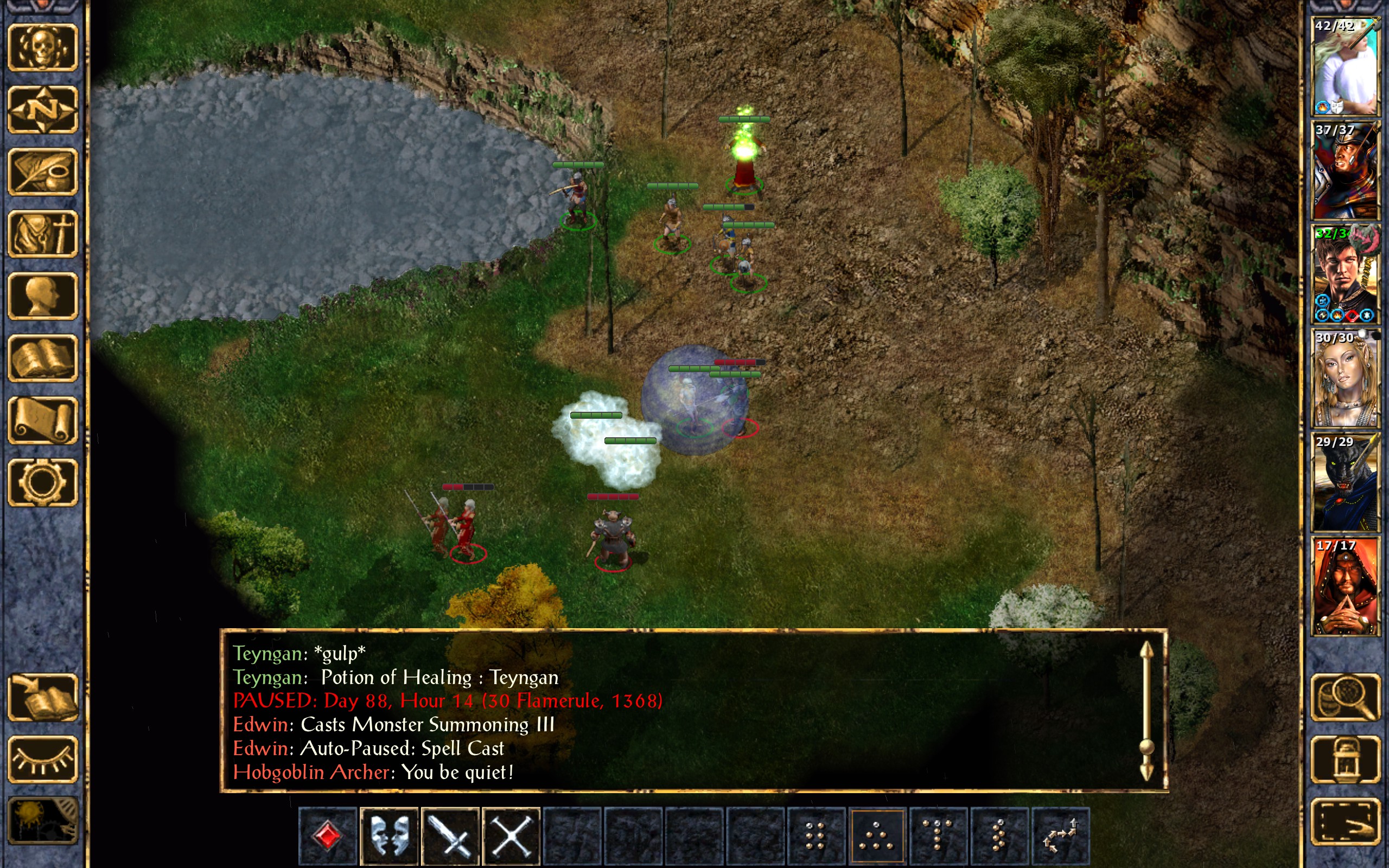This screenshot has height=868, width=1389.
Task: Open the skull-emblem game menu button
Action: (x=42, y=48)
